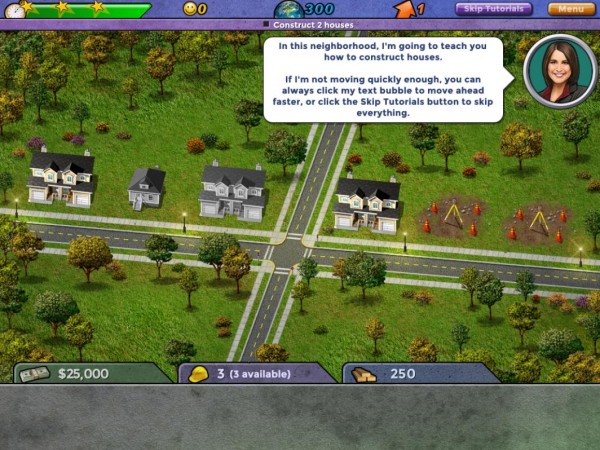The width and height of the screenshot is (600, 450).
Task: Click the Construct 2 houses goal bar
Action: (300, 24)
